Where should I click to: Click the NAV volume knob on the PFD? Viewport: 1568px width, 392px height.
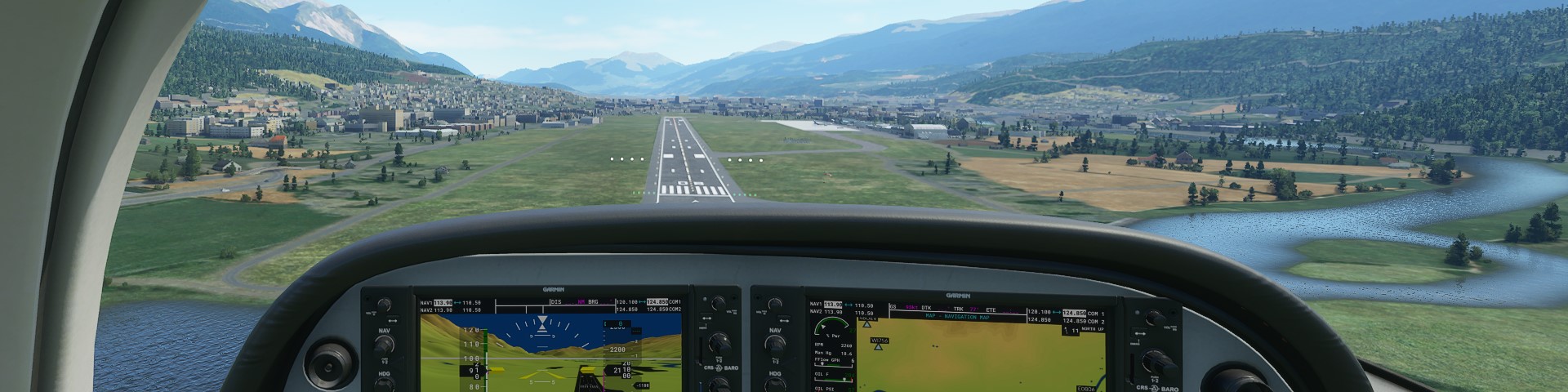pyautogui.click(x=384, y=305)
